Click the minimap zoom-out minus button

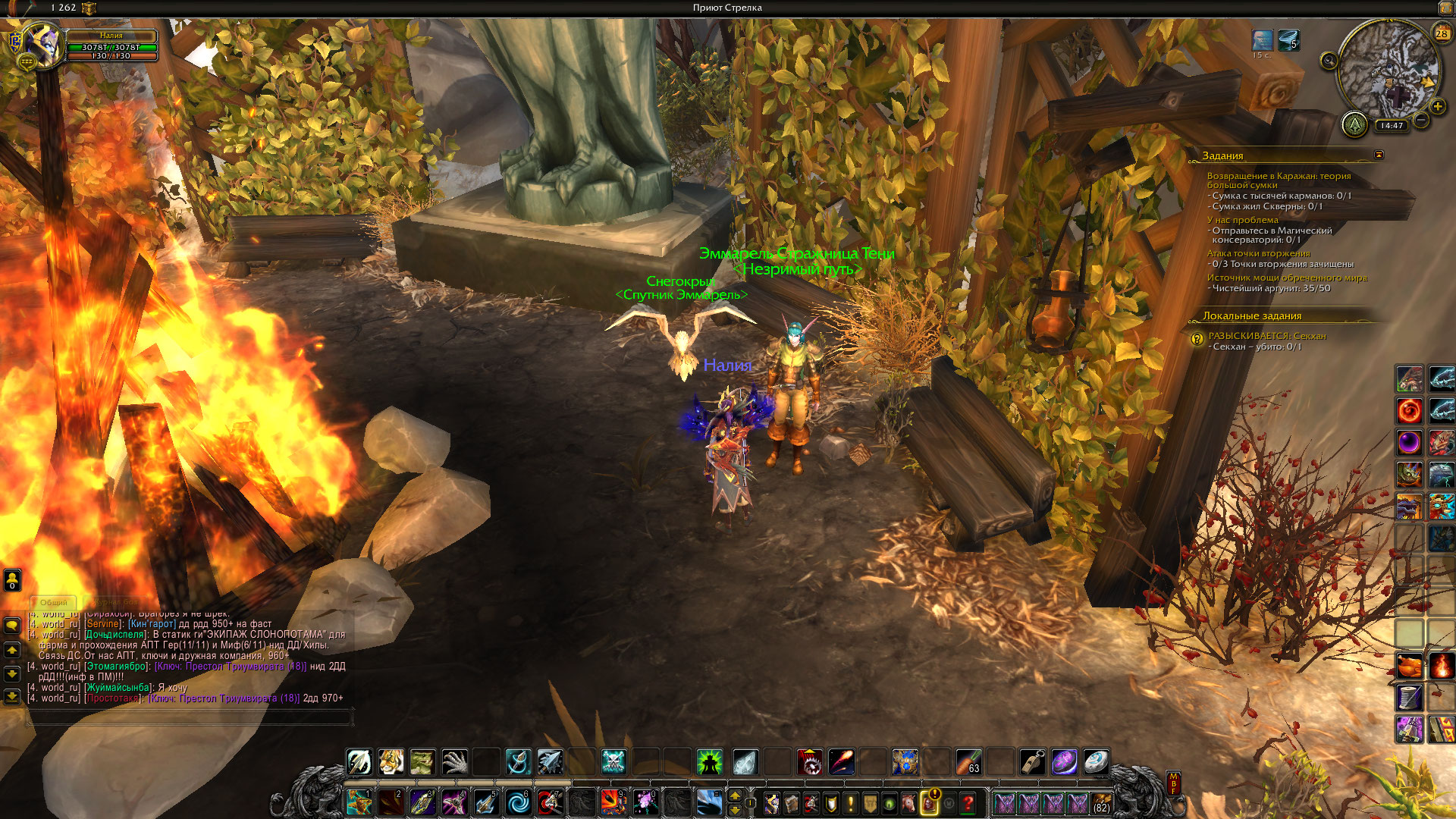[1421, 120]
